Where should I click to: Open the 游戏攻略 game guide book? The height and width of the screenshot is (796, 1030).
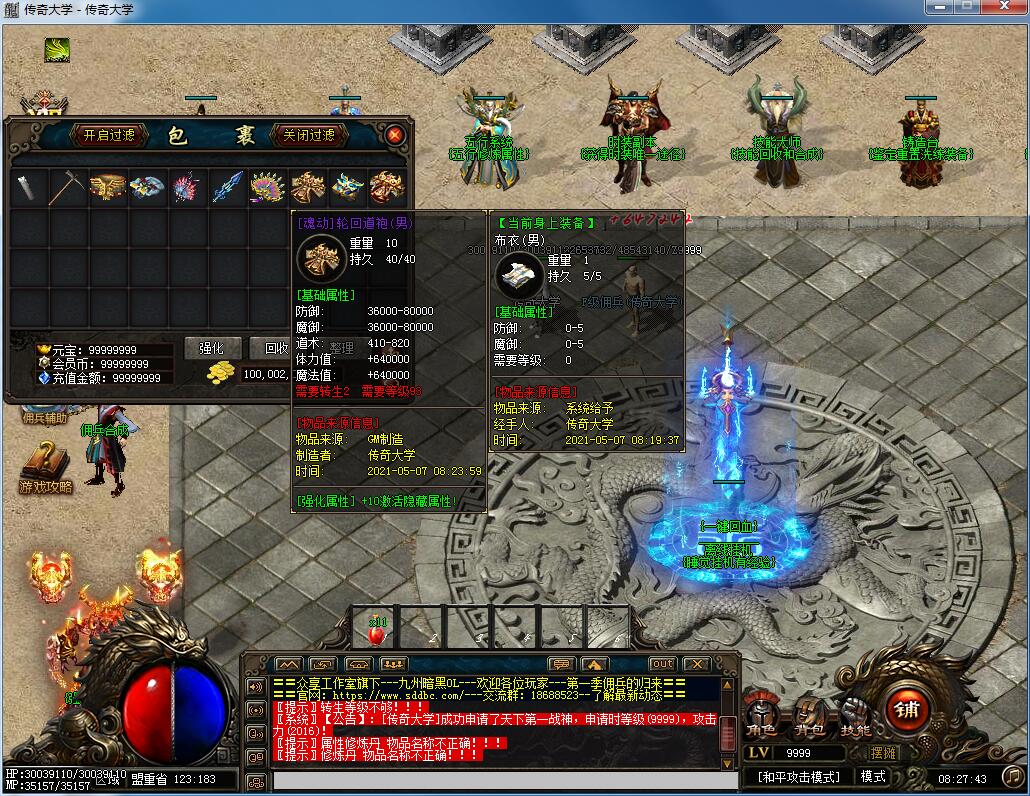coord(45,468)
